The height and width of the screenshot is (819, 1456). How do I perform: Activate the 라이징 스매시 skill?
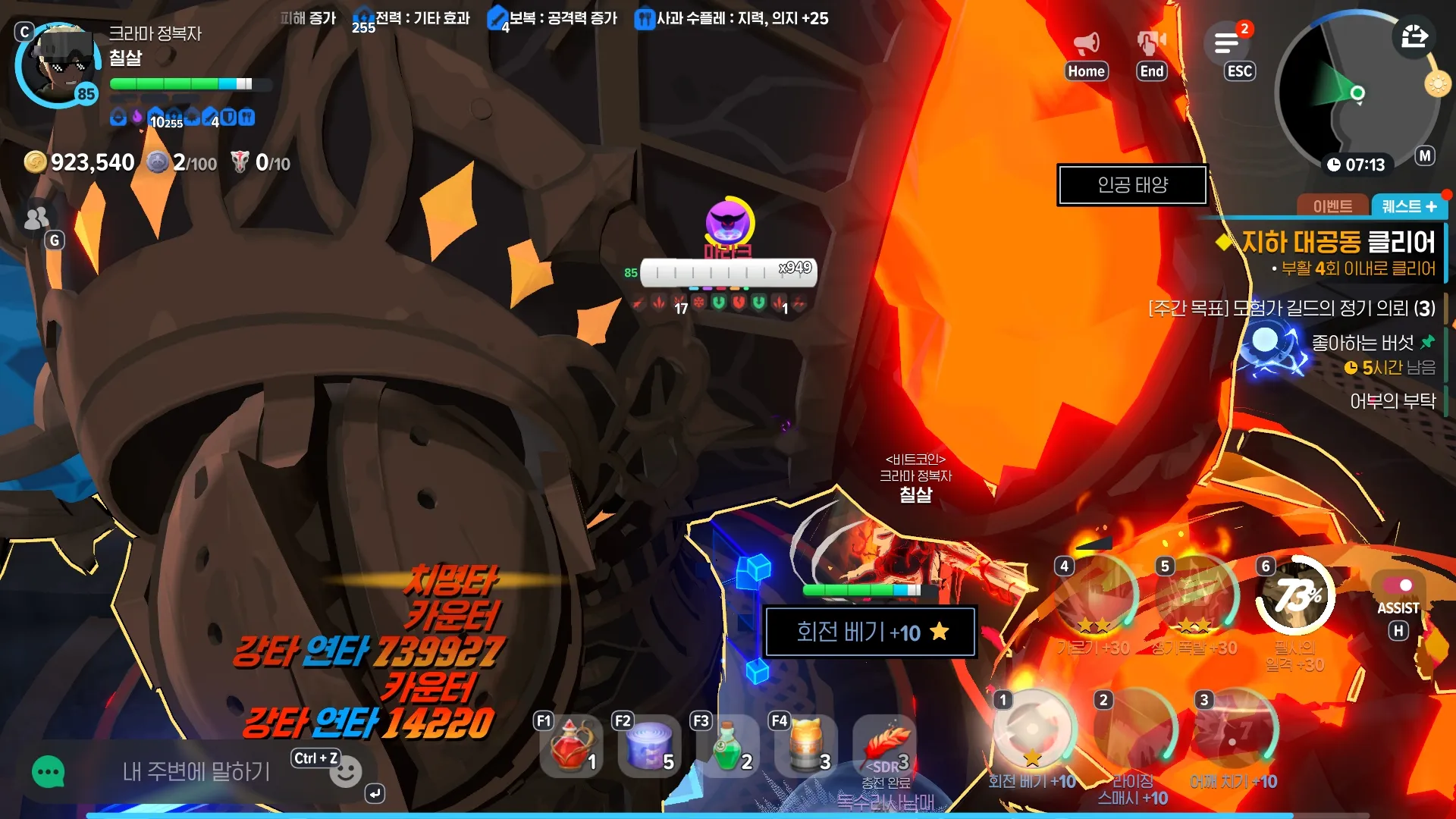point(1133,731)
